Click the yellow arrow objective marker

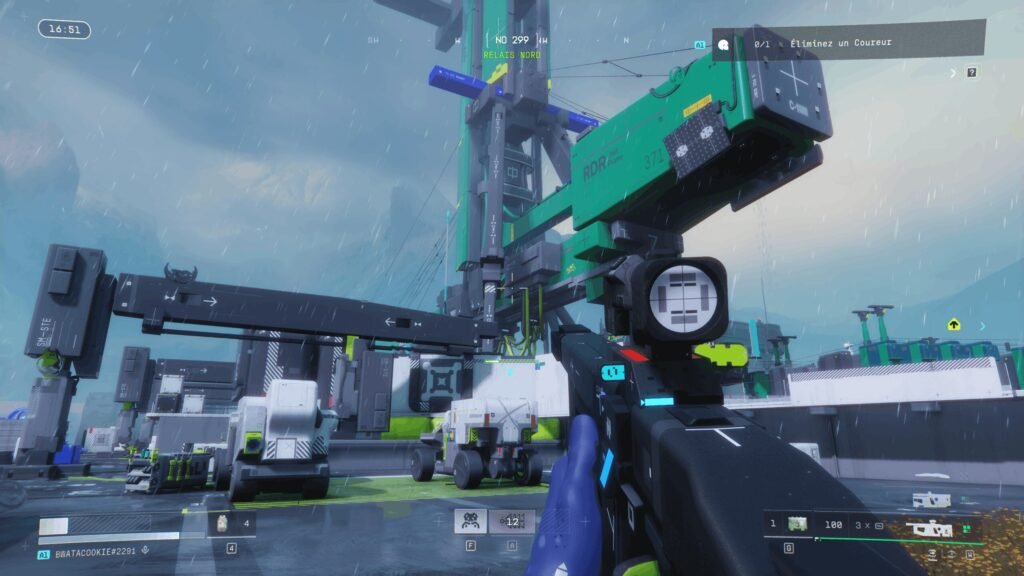(954, 324)
